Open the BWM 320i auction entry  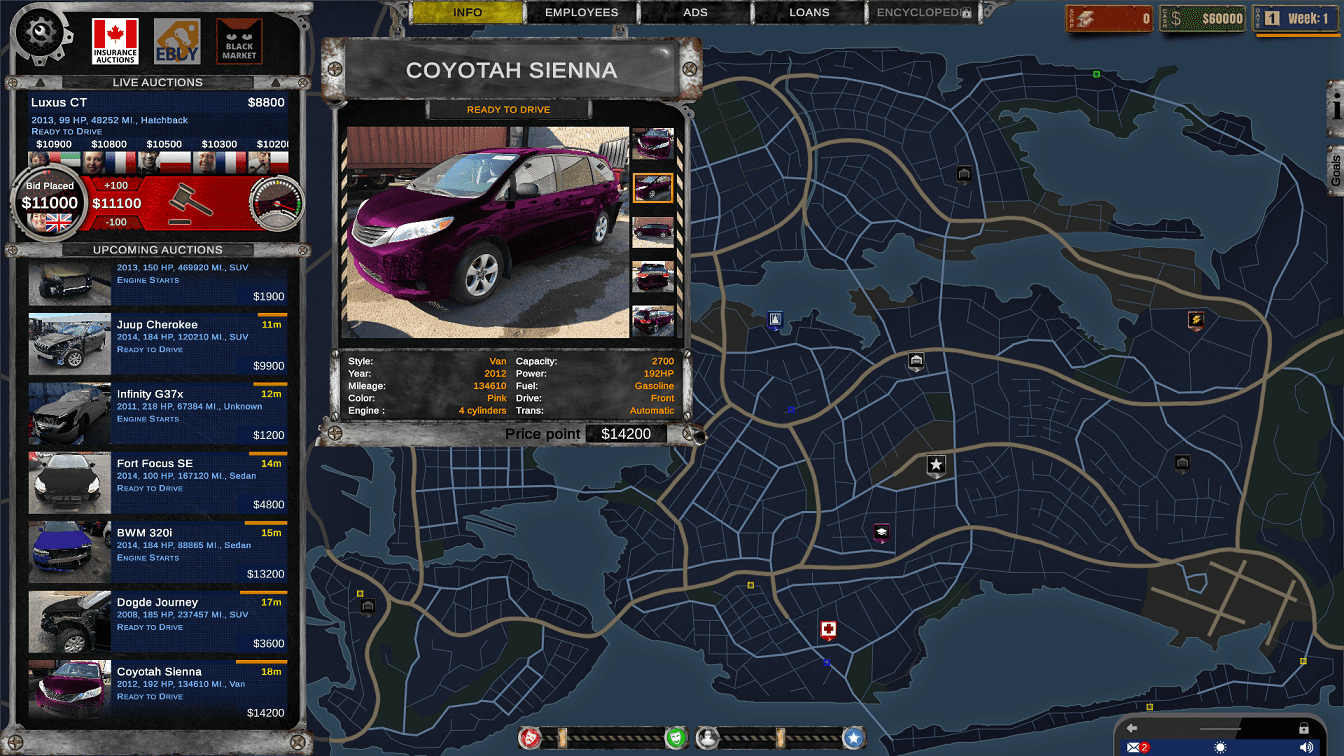(x=157, y=551)
